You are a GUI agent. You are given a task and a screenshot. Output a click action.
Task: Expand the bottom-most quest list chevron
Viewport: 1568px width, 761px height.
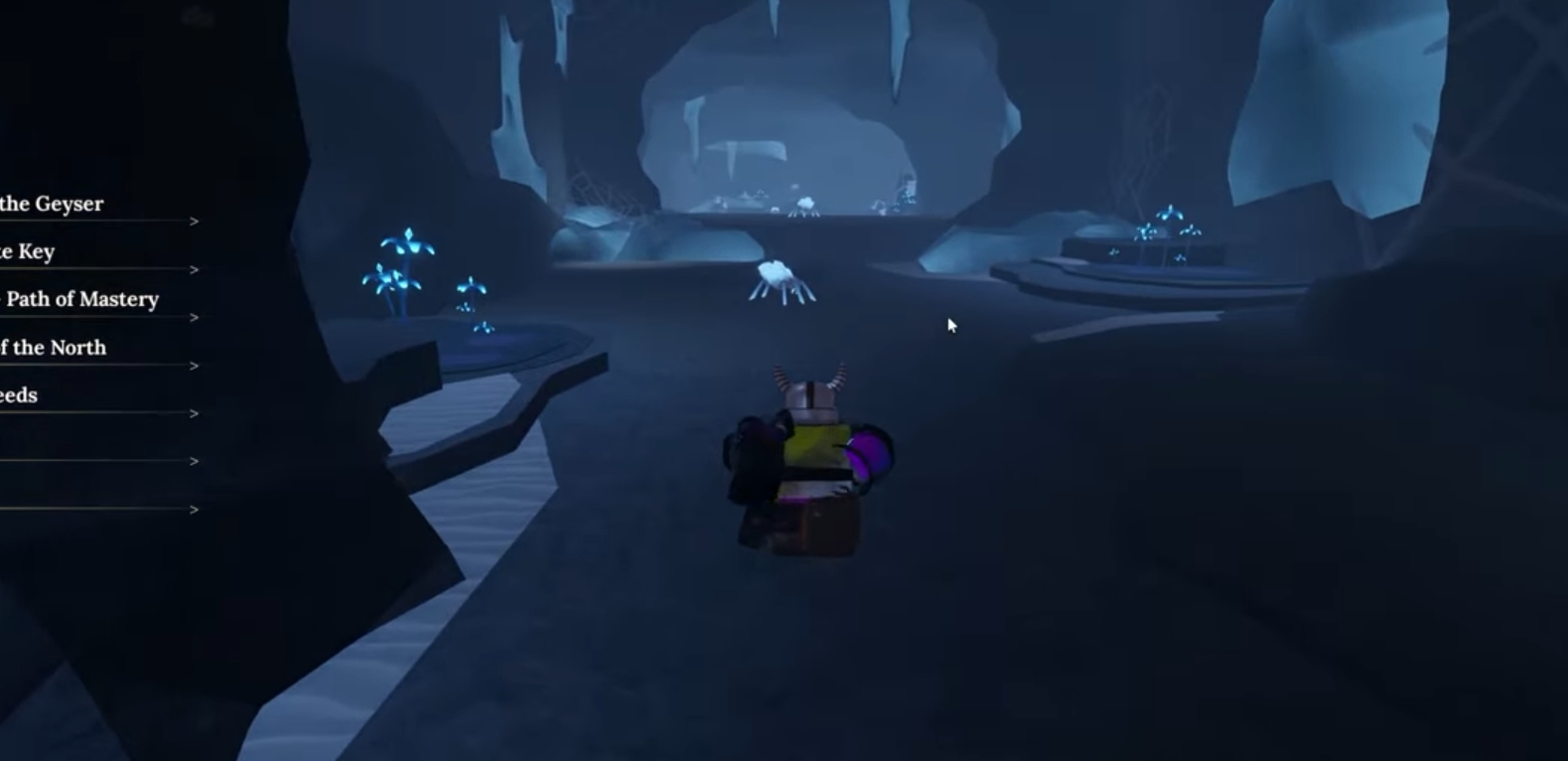click(x=194, y=511)
